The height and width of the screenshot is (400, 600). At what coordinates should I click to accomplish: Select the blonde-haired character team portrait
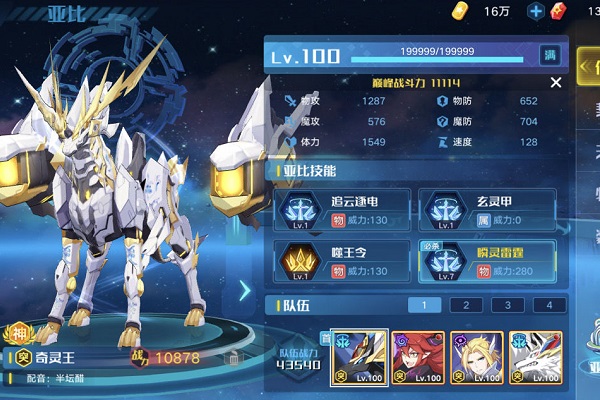pyautogui.click(x=477, y=357)
